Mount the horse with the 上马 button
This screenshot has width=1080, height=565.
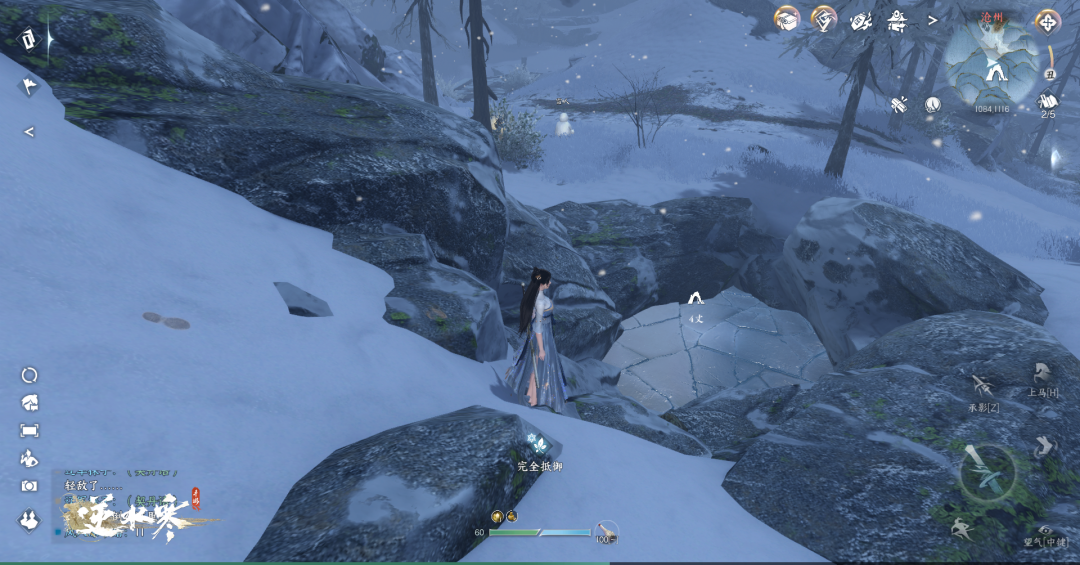click(1042, 377)
